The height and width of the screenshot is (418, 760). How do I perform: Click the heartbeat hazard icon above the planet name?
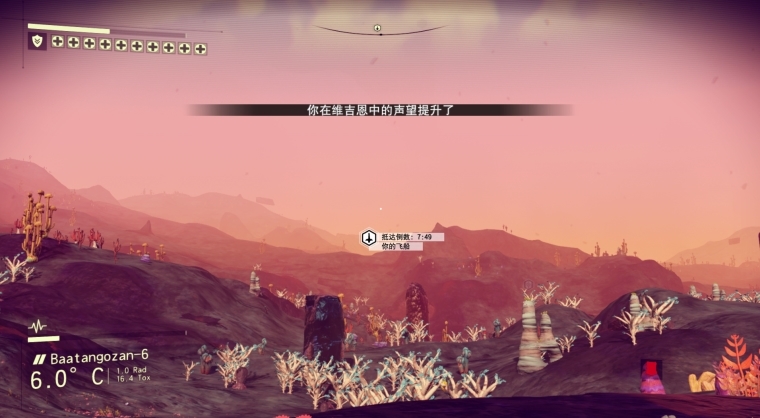[38, 327]
